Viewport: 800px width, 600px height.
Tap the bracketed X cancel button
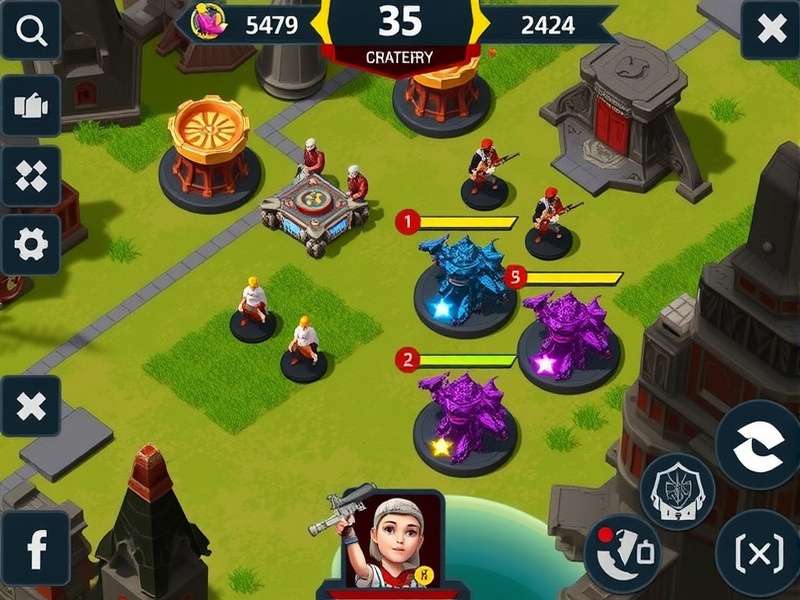(x=758, y=552)
